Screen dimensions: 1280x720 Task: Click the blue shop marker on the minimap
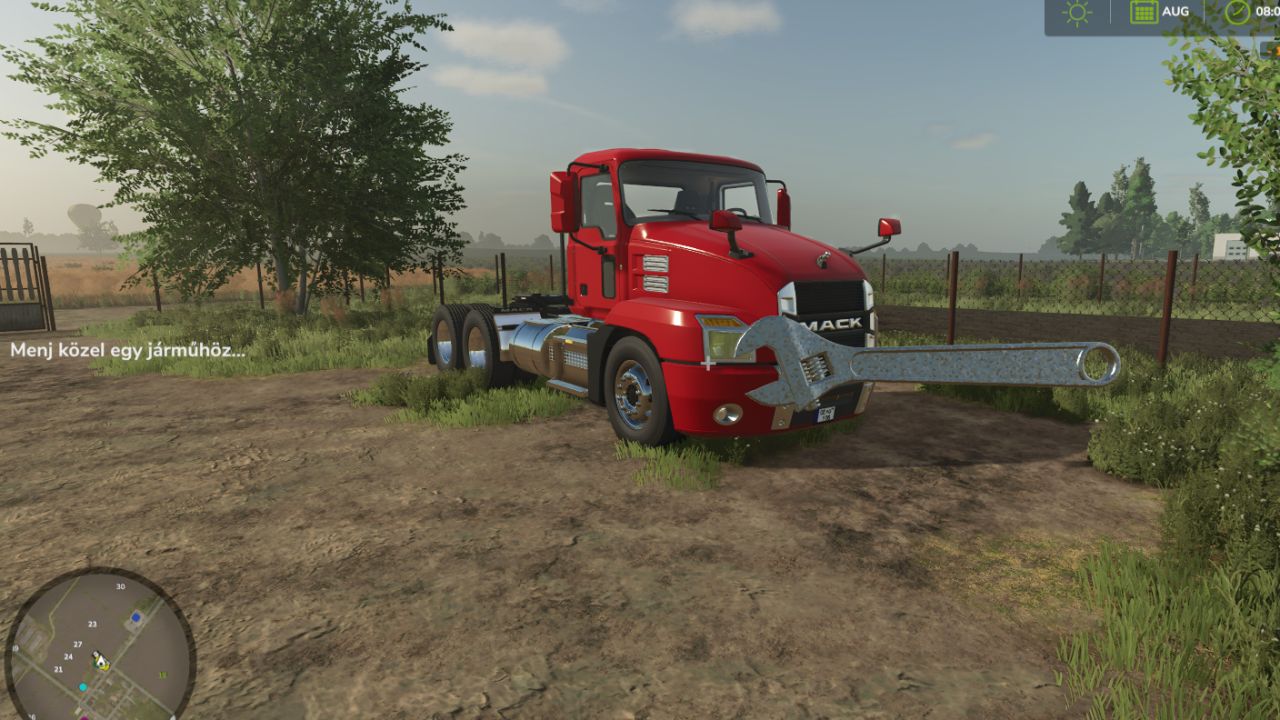coord(136,617)
